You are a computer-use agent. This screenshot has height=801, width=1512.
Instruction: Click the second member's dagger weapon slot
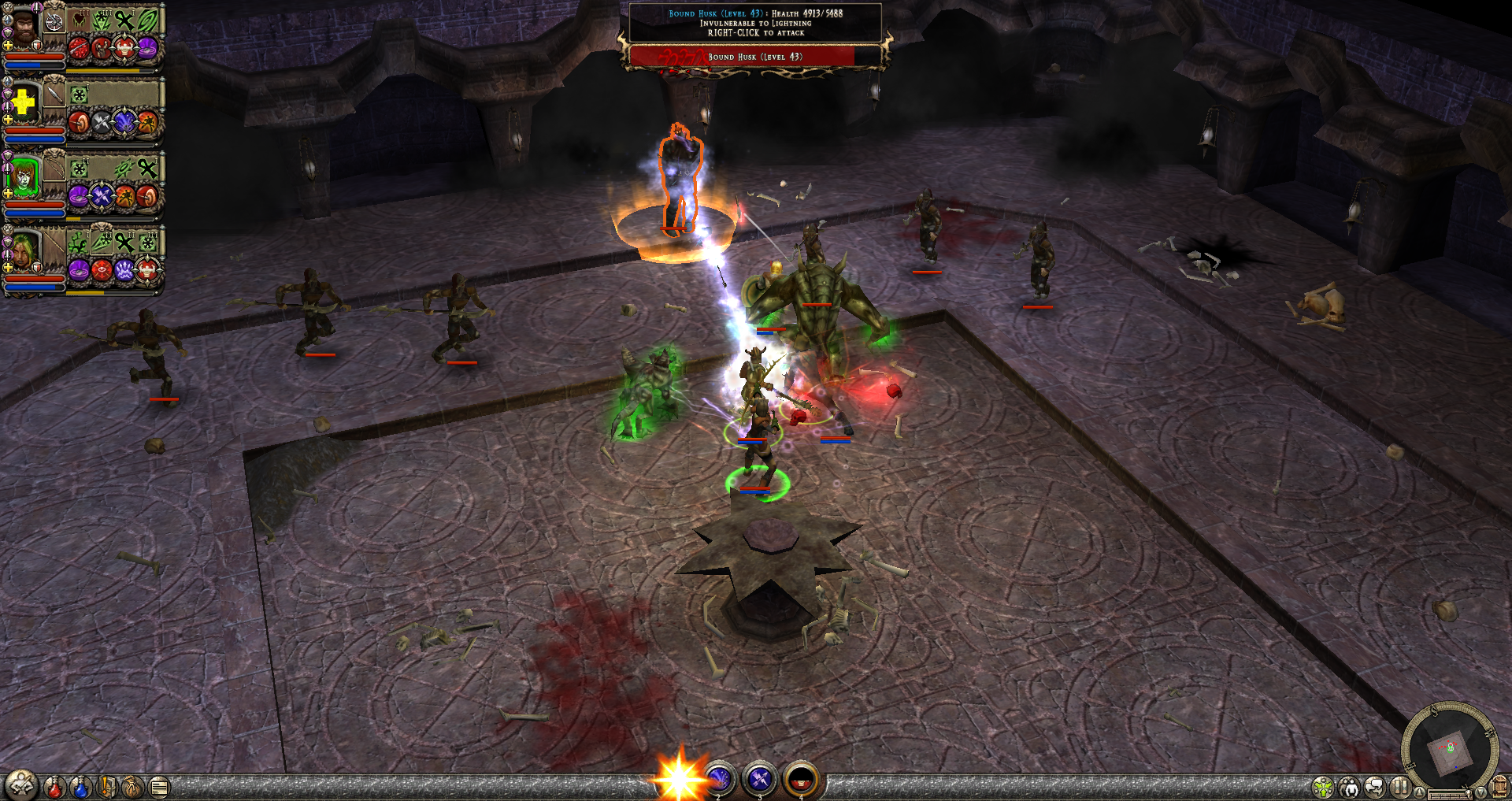(x=54, y=96)
